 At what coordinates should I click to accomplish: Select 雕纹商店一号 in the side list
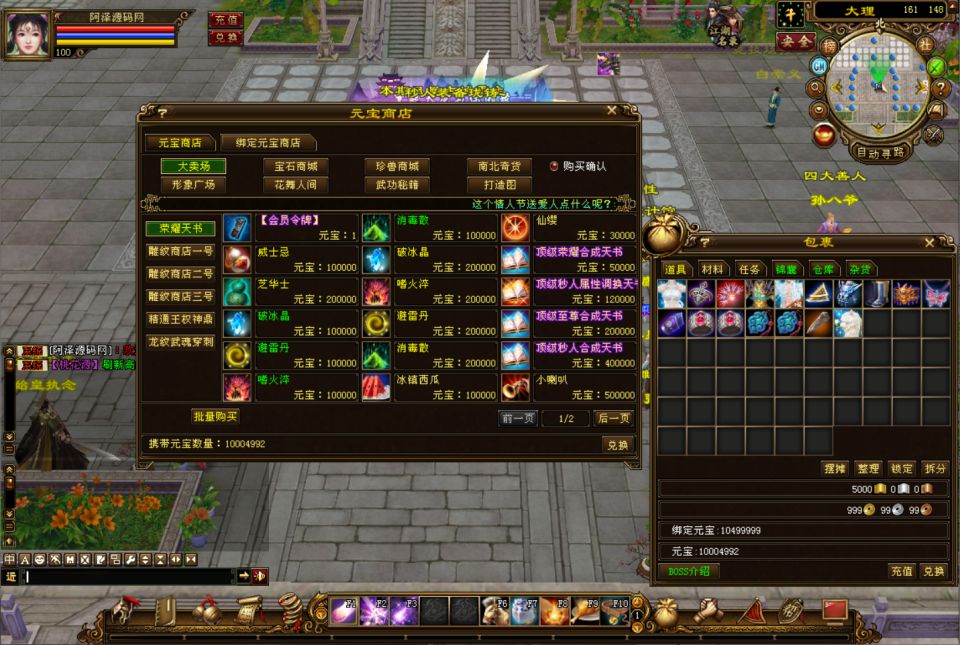pos(181,251)
